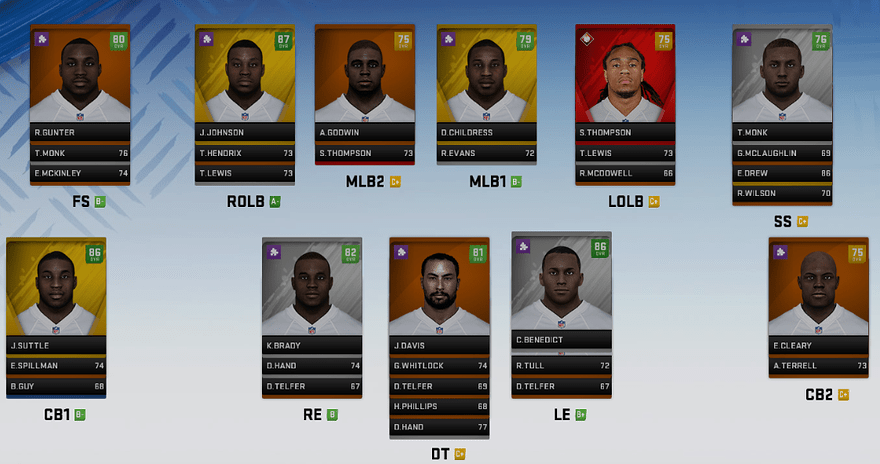Pick E.Spillman as CB1 backup
Screen dimensions: 880x464
click(x=56, y=366)
